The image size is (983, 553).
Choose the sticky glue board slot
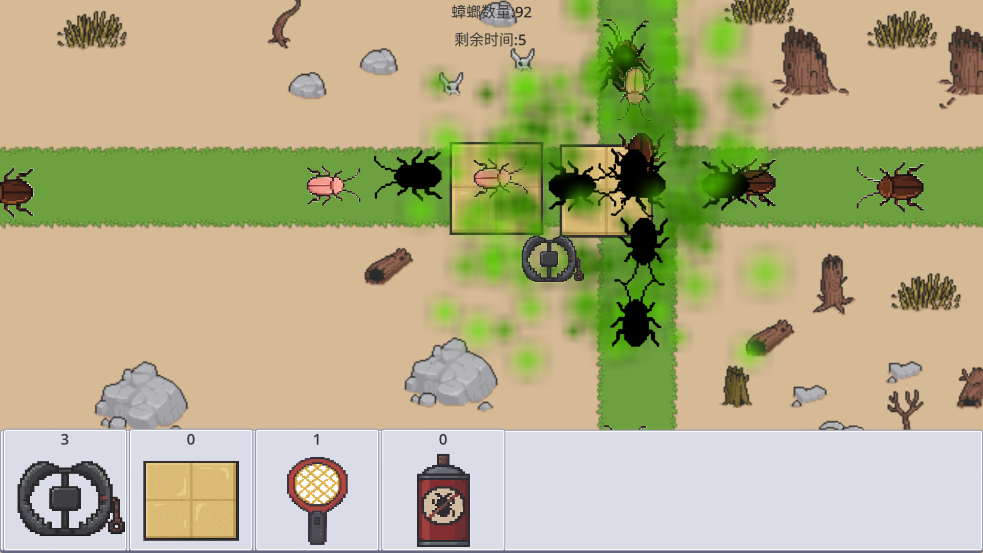[191, 491]
